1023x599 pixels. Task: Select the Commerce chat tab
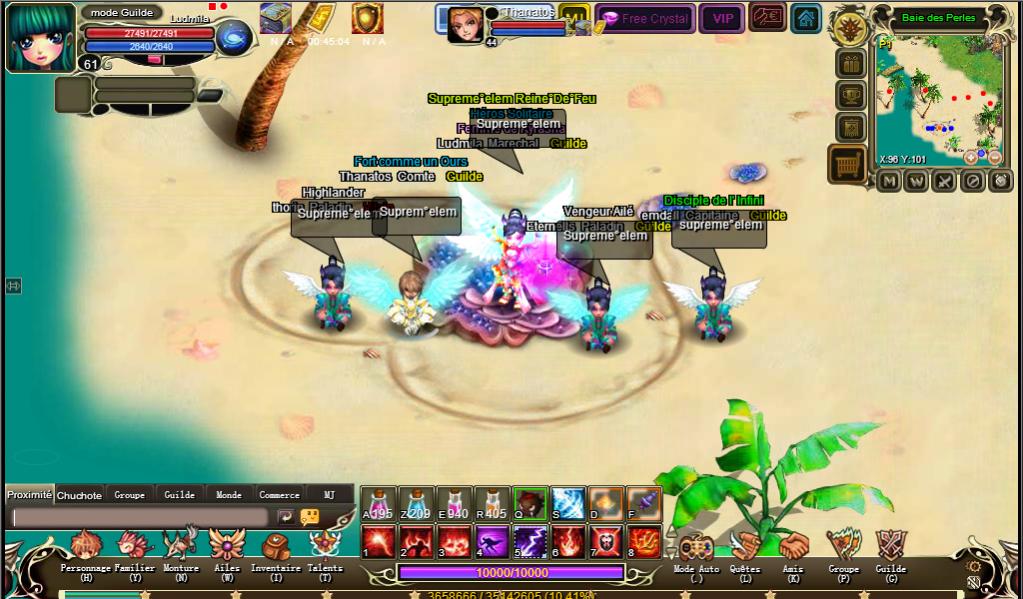click(x=279, y=495)
